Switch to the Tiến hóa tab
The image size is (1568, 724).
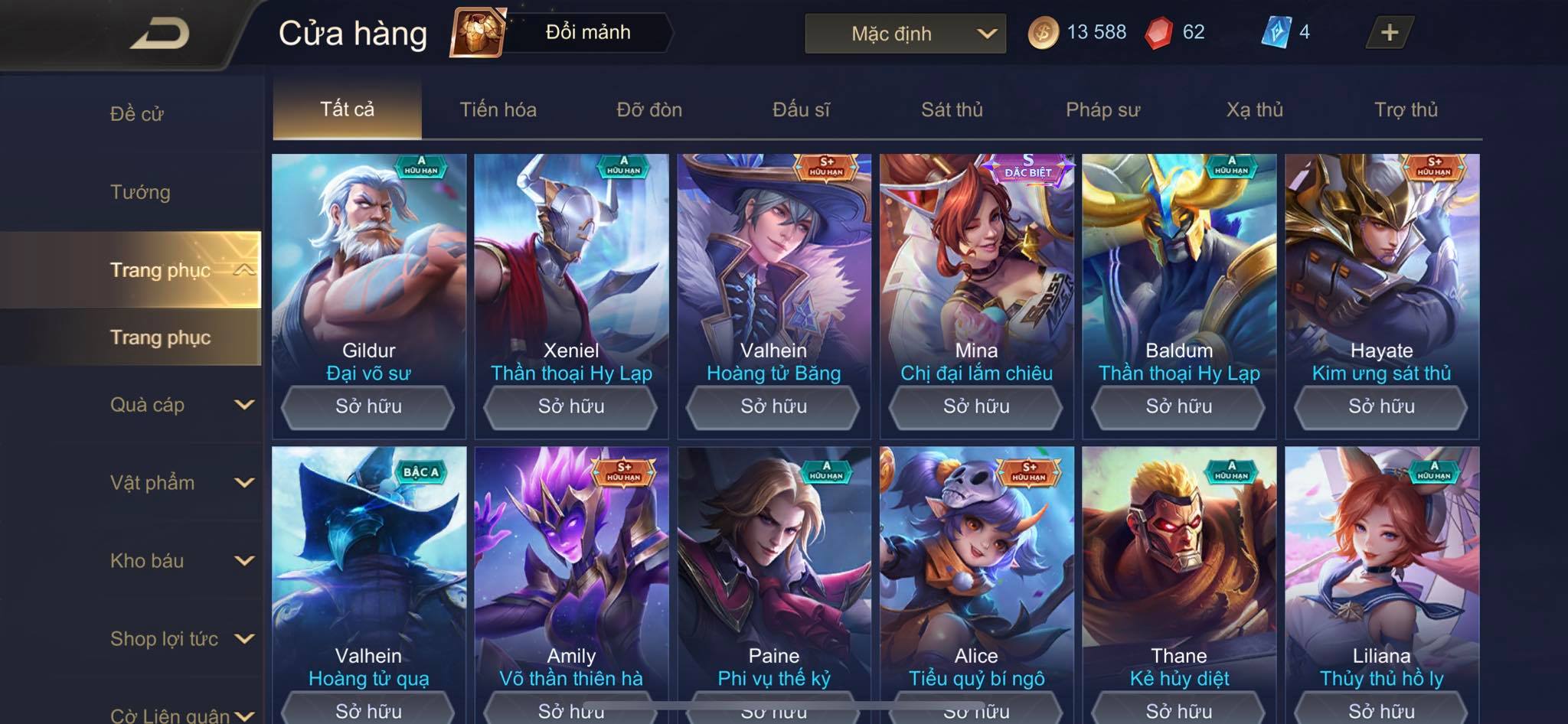[498, 109]
